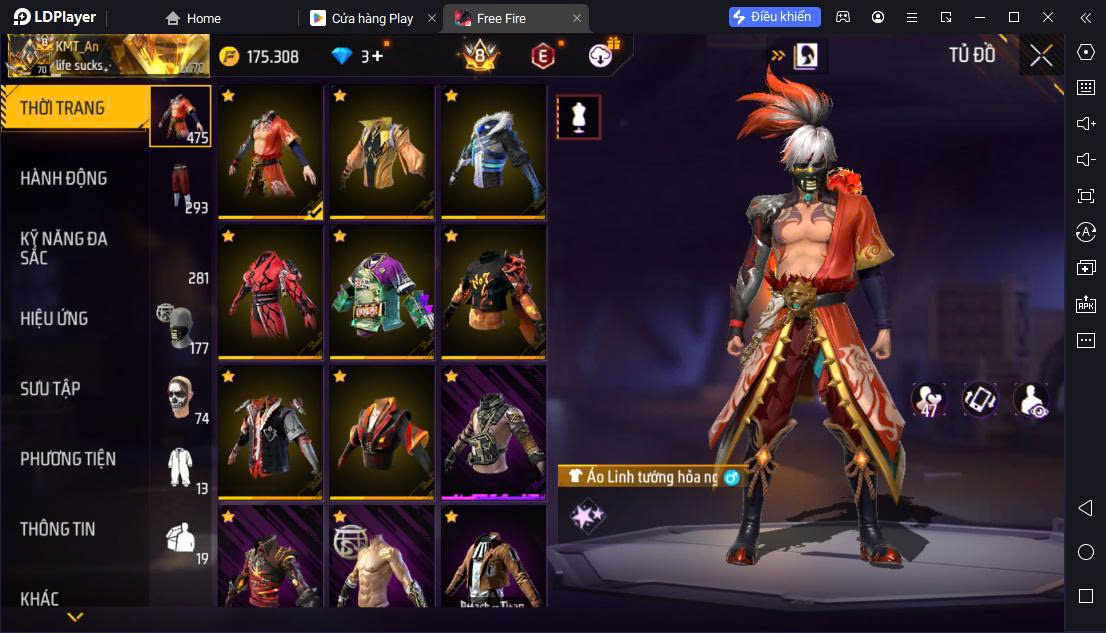Click the phone rotate icon beside character
The image size is (1106, 633).
pos(979,399)
